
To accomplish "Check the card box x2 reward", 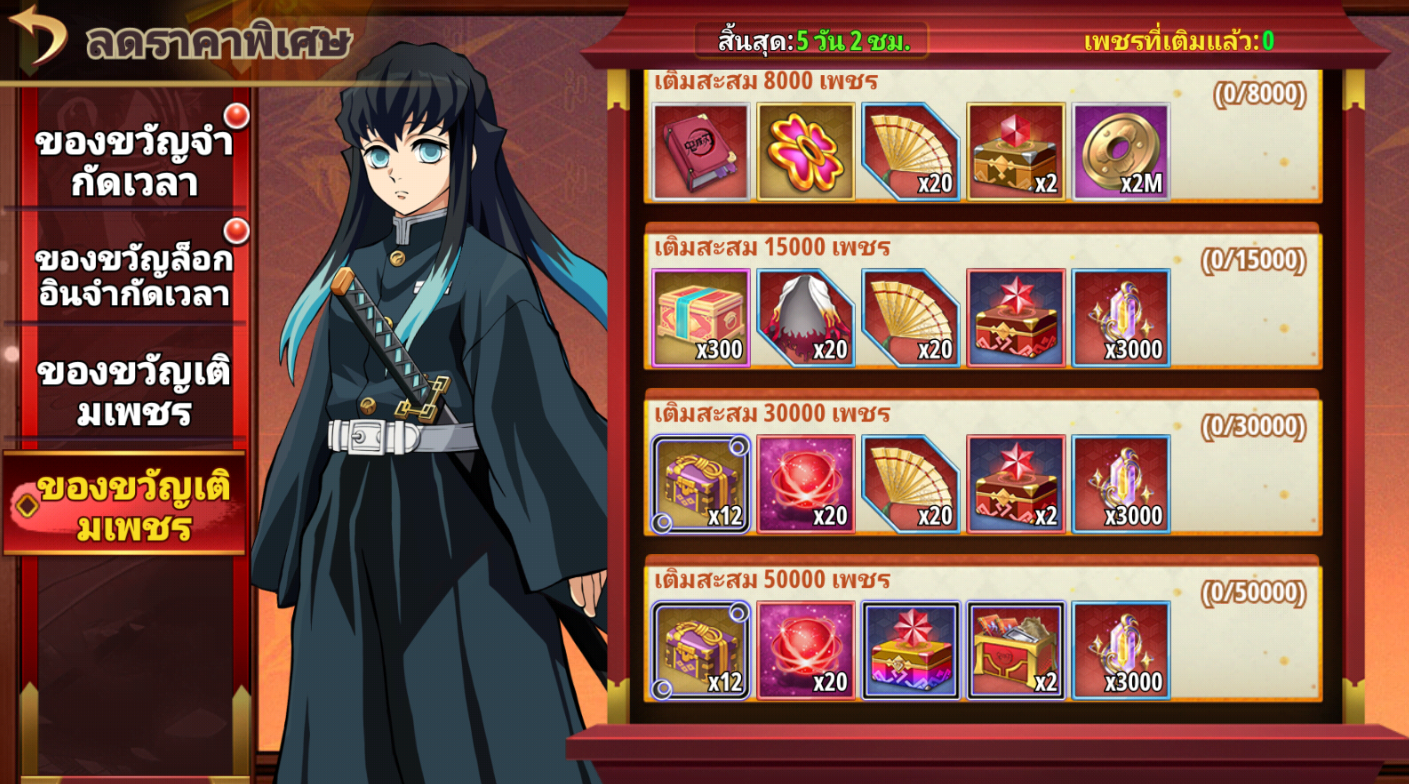I will (x=1015, y=650).
